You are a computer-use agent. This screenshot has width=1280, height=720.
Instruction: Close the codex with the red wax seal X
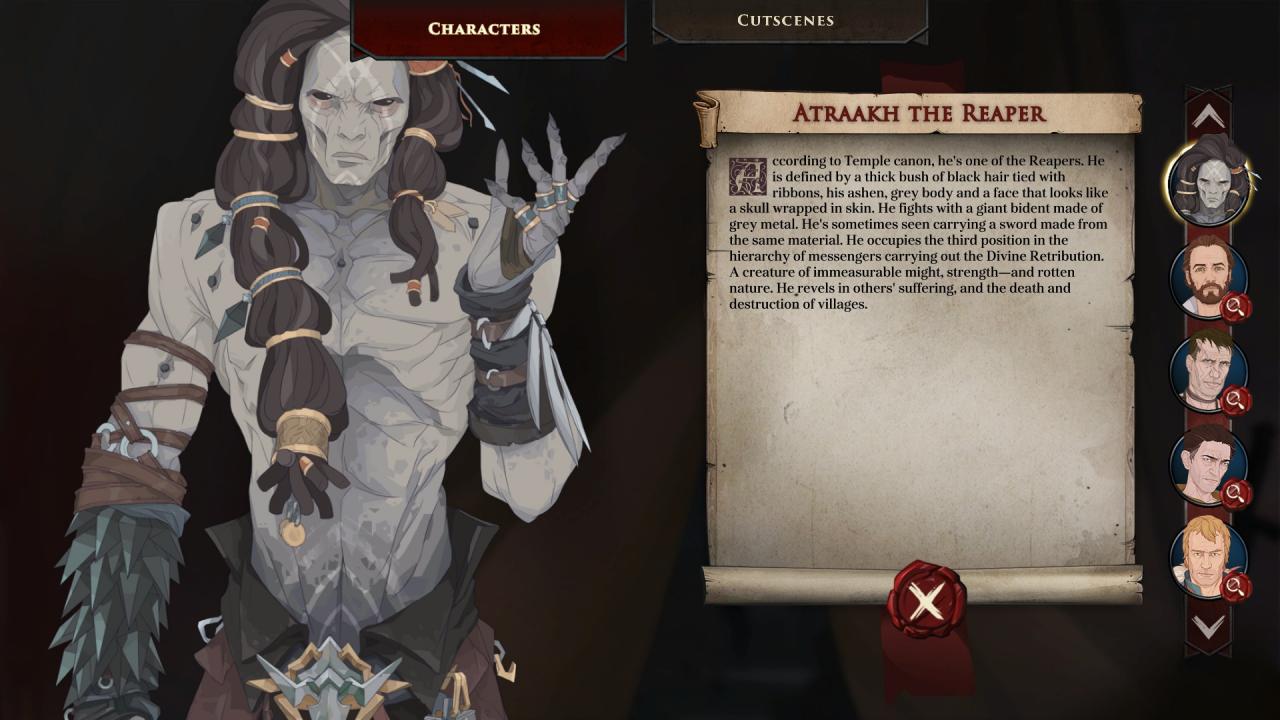coord(926,600)
